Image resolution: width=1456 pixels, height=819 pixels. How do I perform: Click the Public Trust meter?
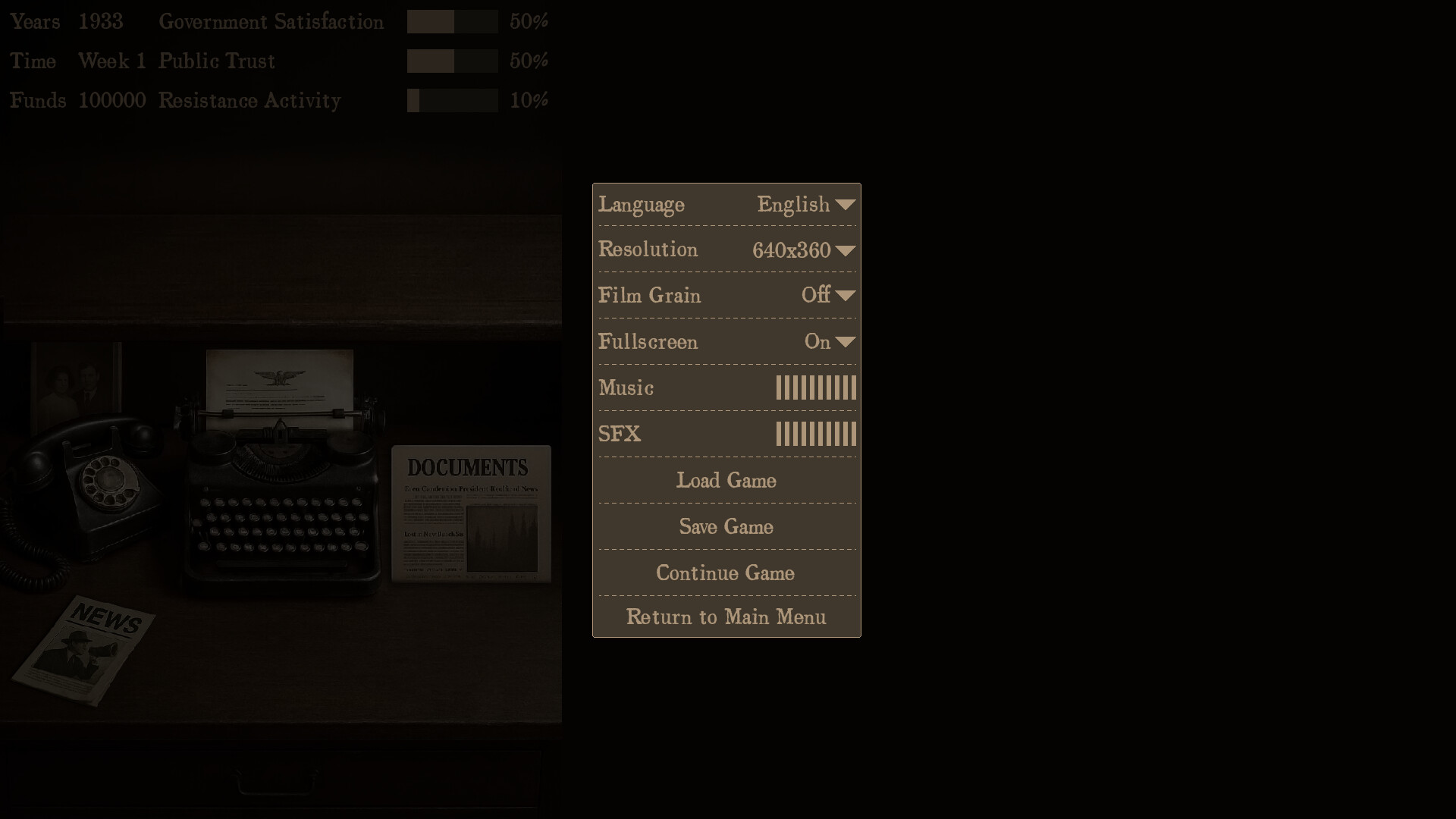[x=453, y=61]
